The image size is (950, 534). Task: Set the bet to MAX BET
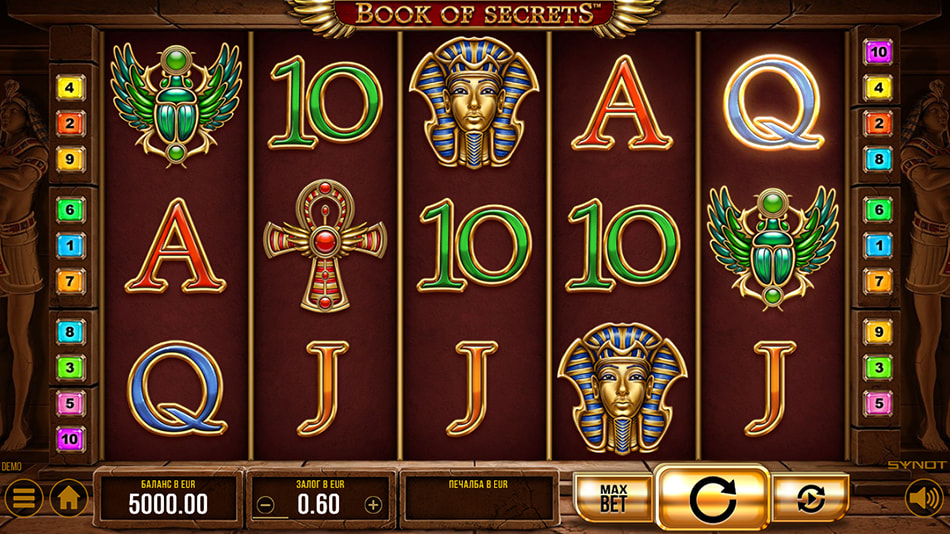click(613, 497)
